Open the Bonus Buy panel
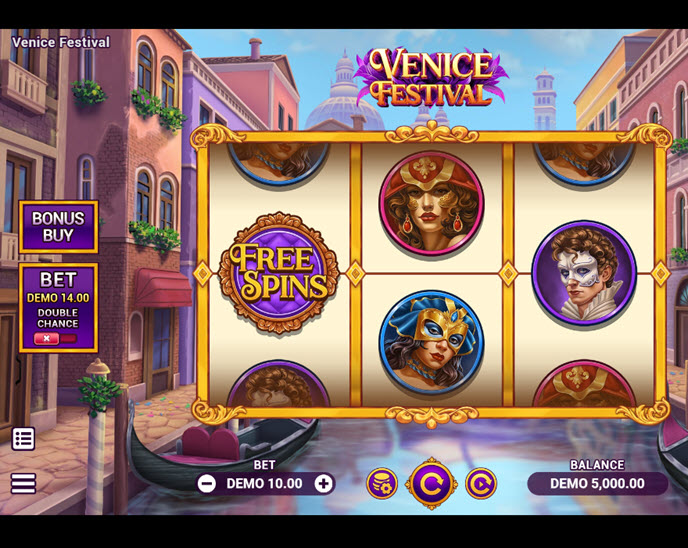This screenshot has height=548, width=688. [58, 226]
